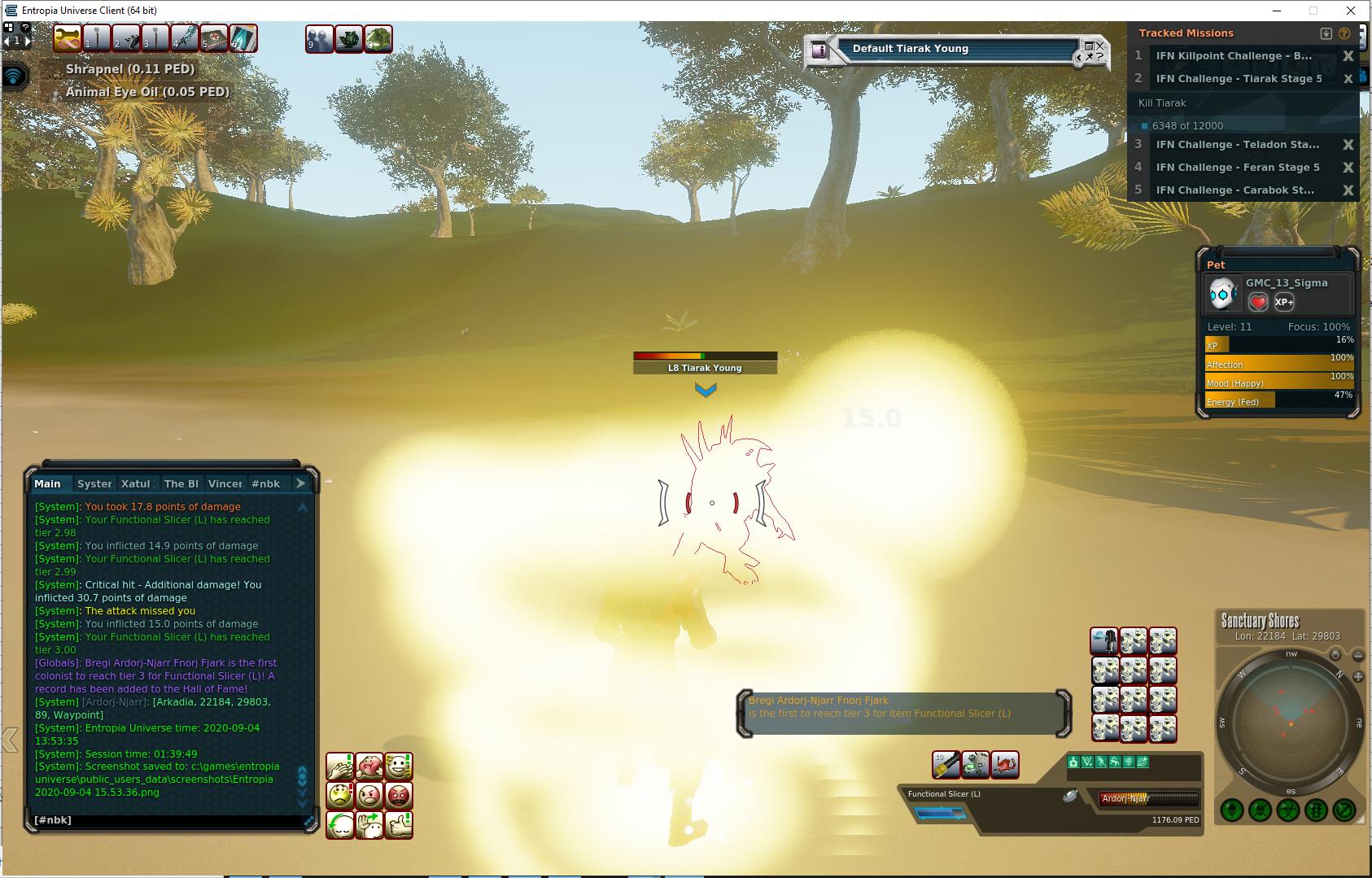Trigger the clapping hands emote
1372x878 pixels.
pyautogui.click(x=340, y=766)
